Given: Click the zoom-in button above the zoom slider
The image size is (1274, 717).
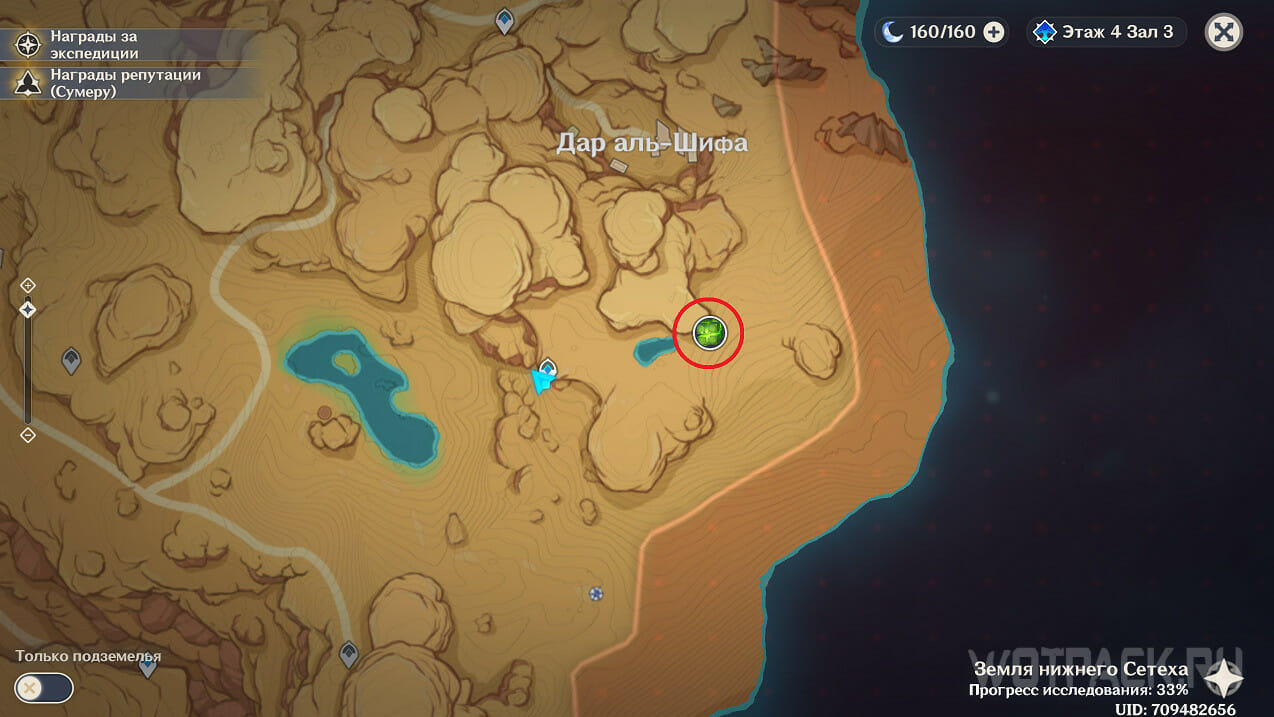Looking at the screenshot, I should point(28,285).
